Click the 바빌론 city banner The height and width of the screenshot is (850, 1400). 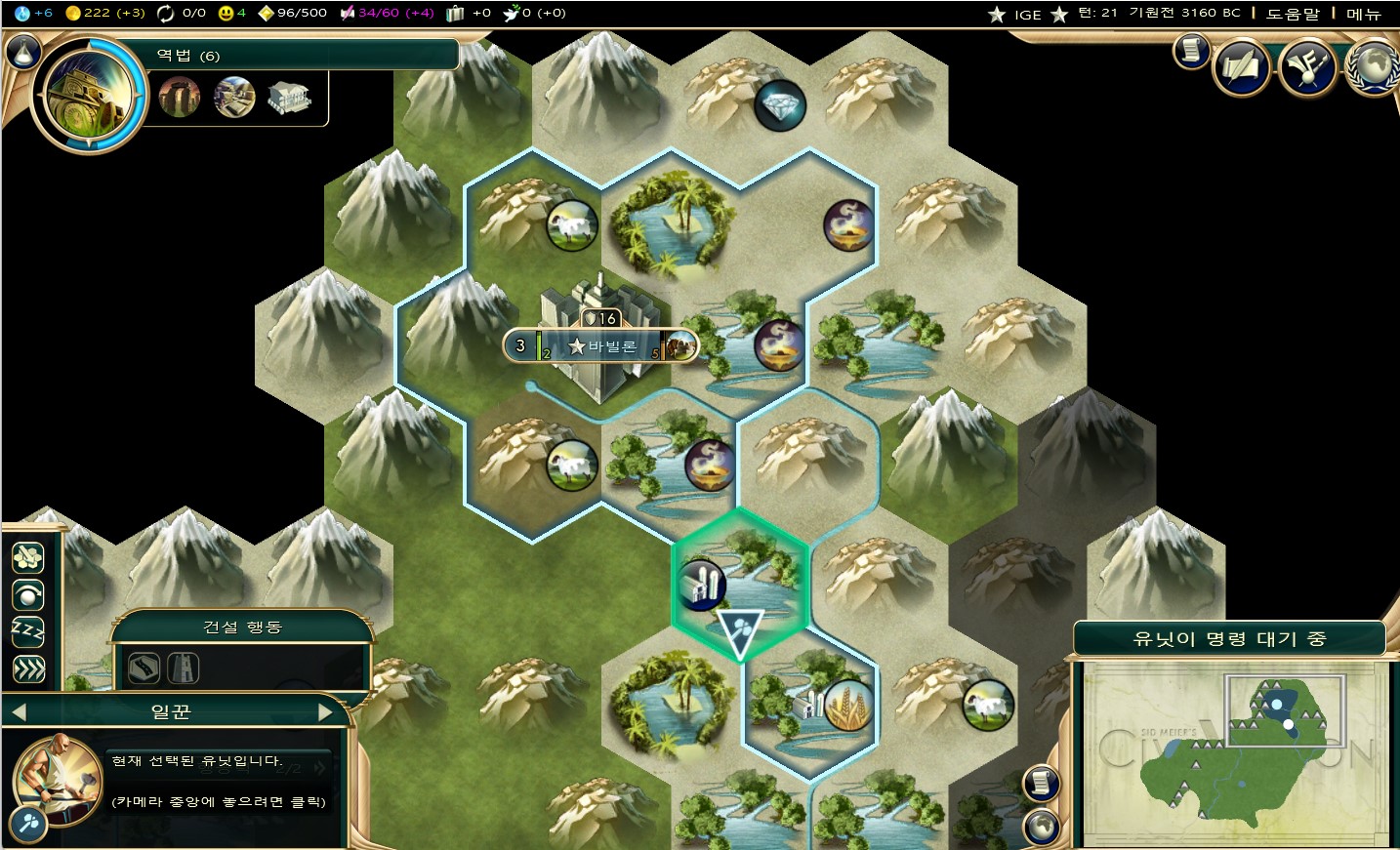point(601,345)
